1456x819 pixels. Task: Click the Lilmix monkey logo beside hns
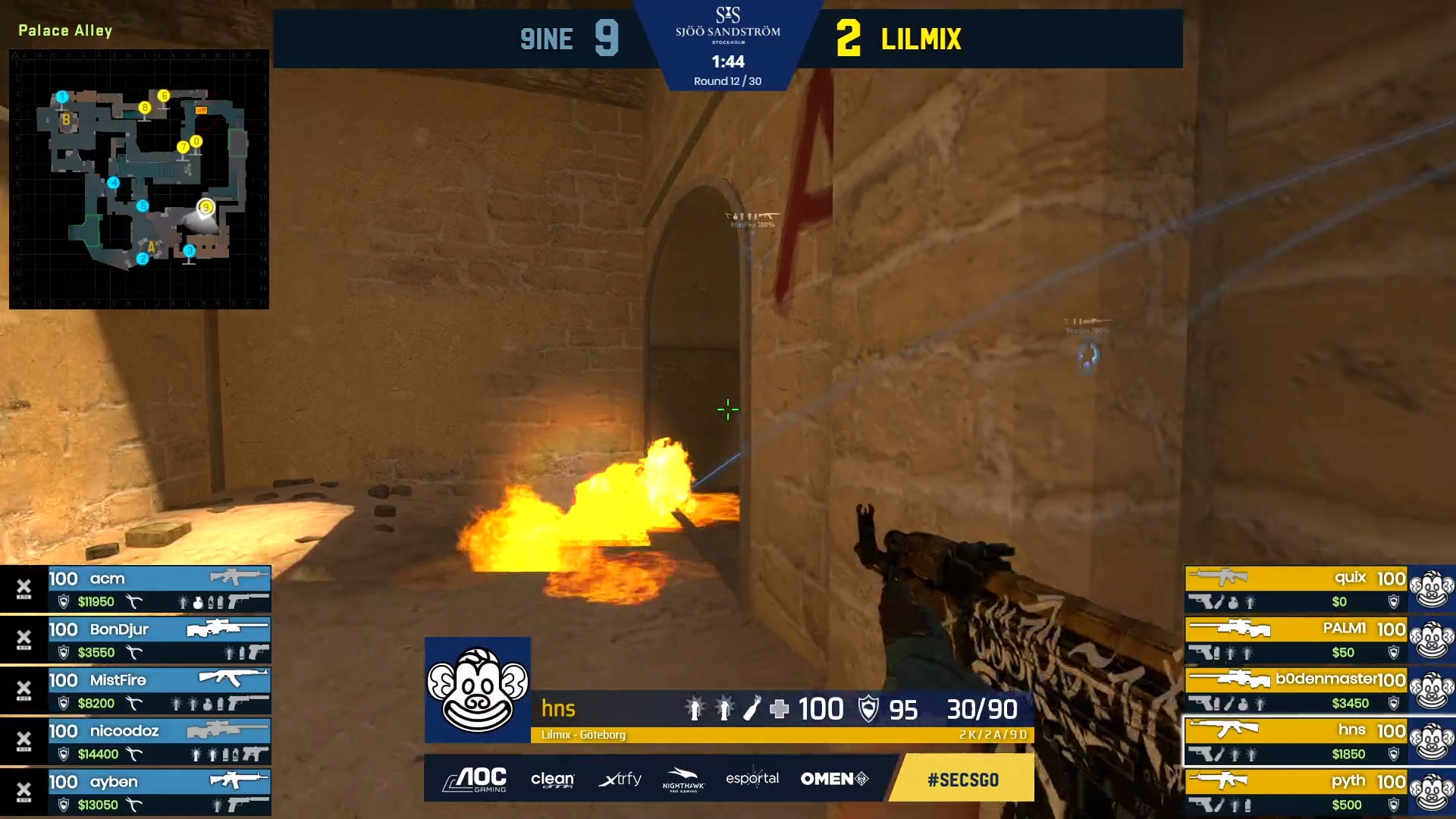pos(478,690)
